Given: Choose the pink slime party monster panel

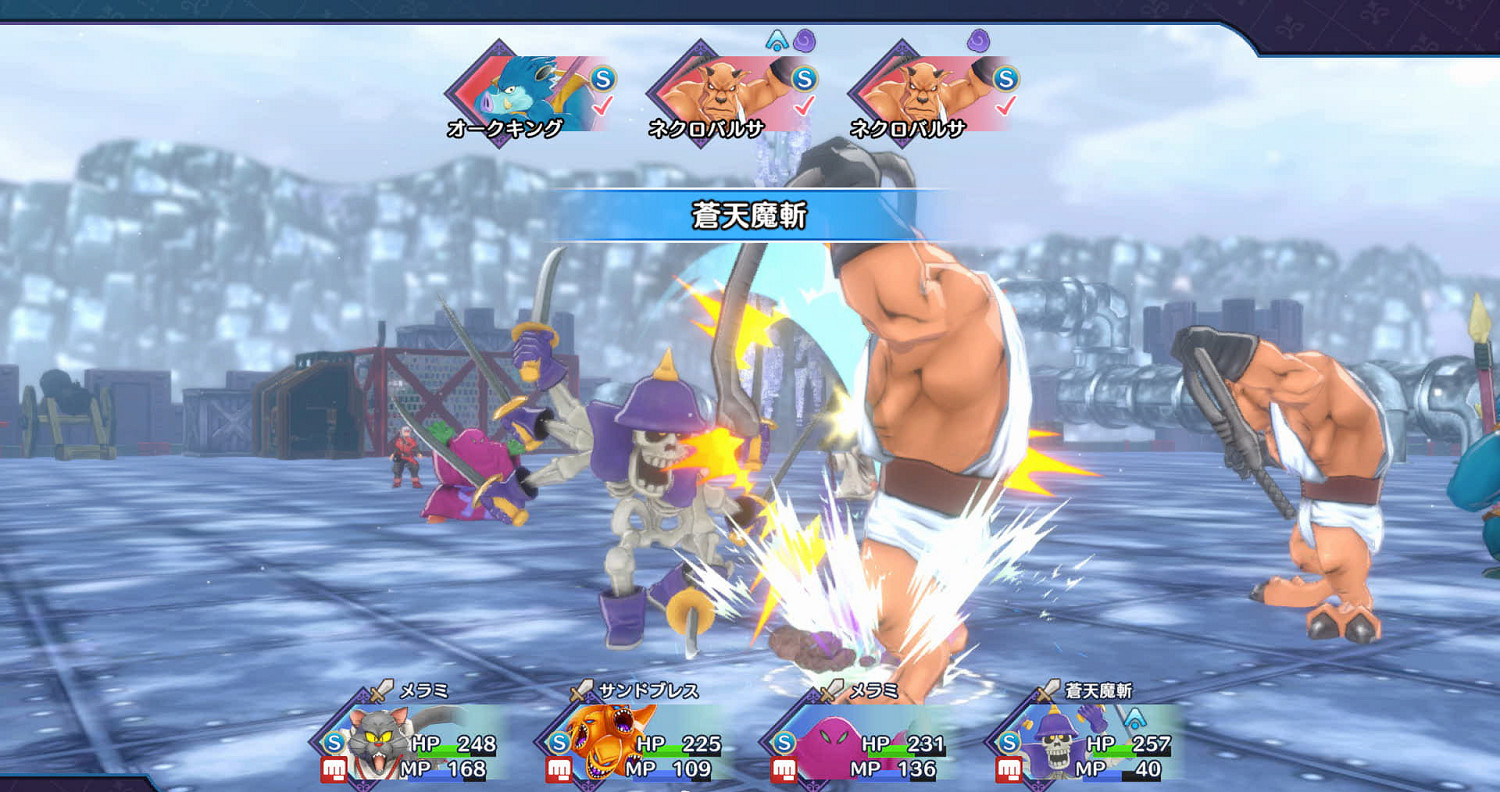Looking at the screenshot, I should point(861,742).
